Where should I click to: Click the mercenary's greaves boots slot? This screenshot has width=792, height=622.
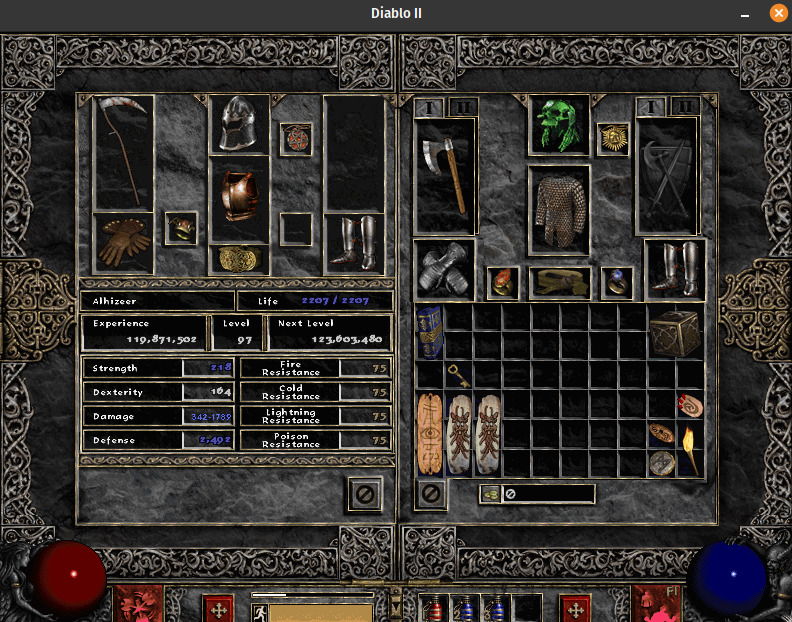[x=355, y=243]
